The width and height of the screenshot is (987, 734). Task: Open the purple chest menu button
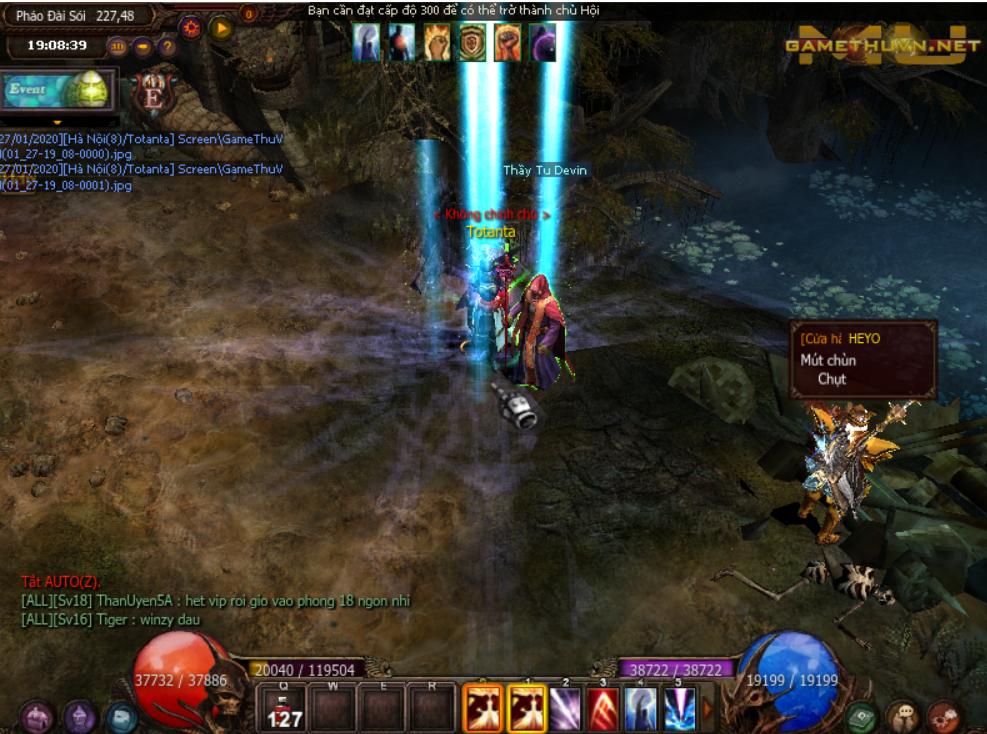tap(38, 717)
